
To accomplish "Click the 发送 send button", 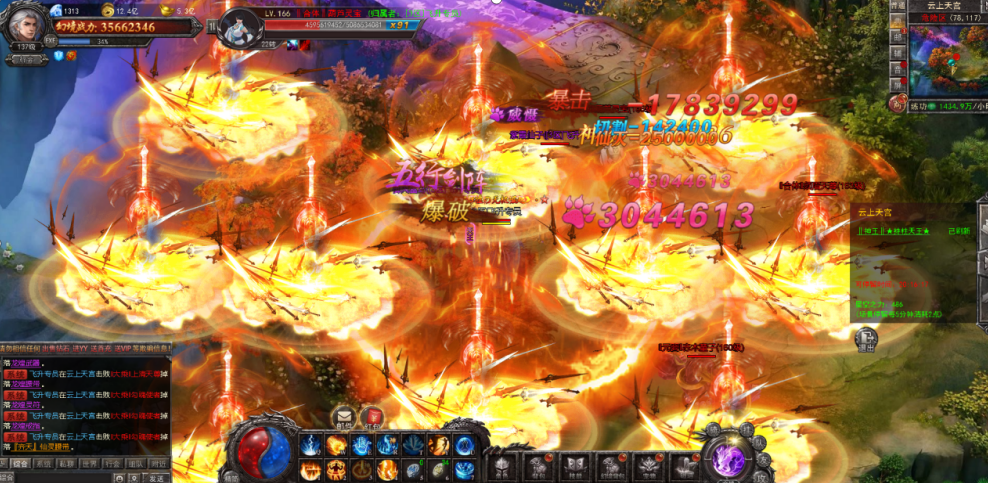I will tap(157, 478).
